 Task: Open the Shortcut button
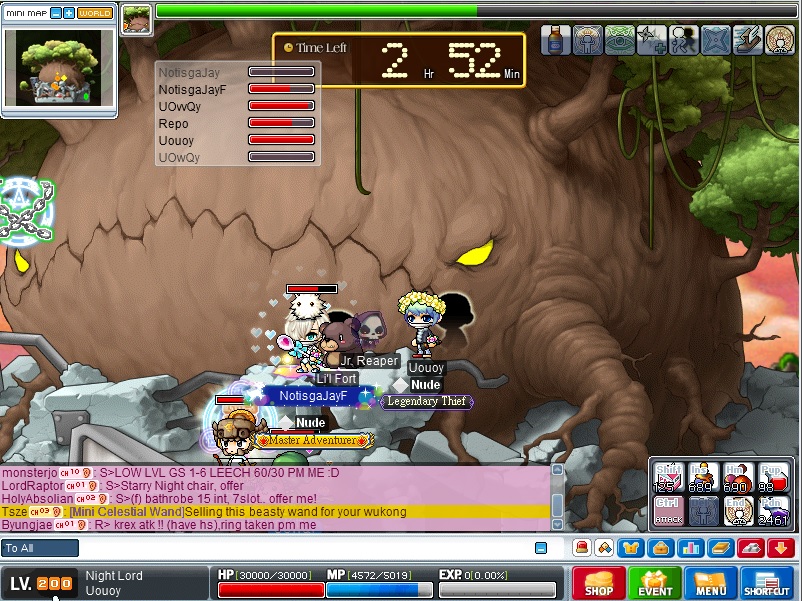point(767,584)
